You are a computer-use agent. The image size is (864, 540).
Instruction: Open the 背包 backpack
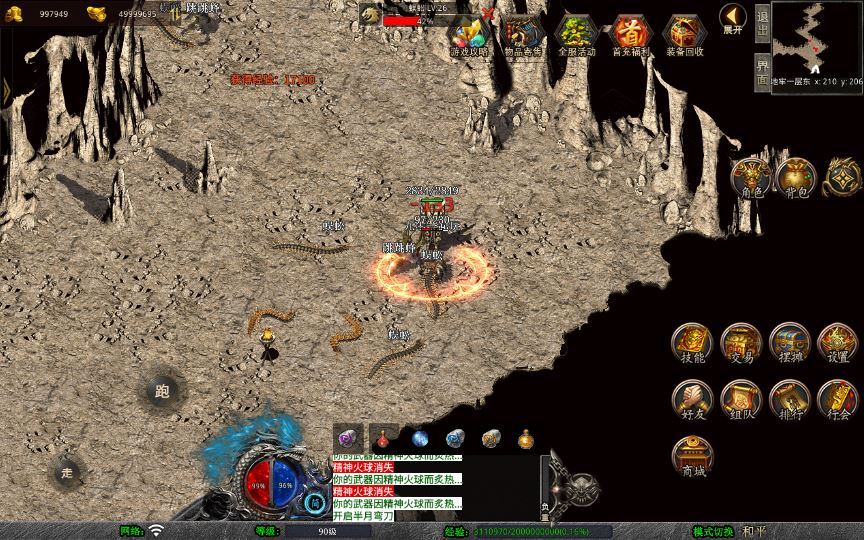(797, 178)
